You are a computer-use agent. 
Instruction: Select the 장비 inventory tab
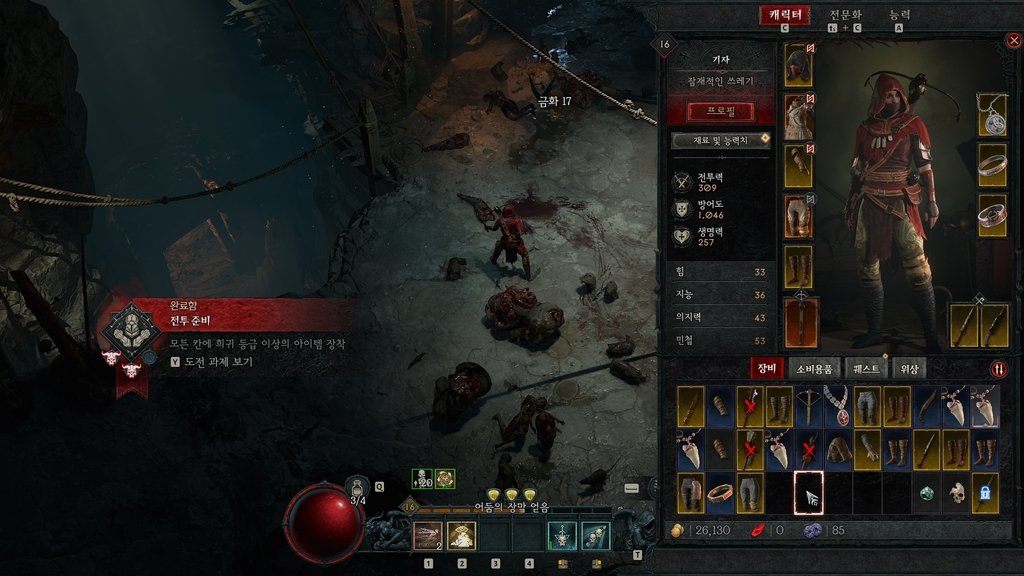[766, 368]
